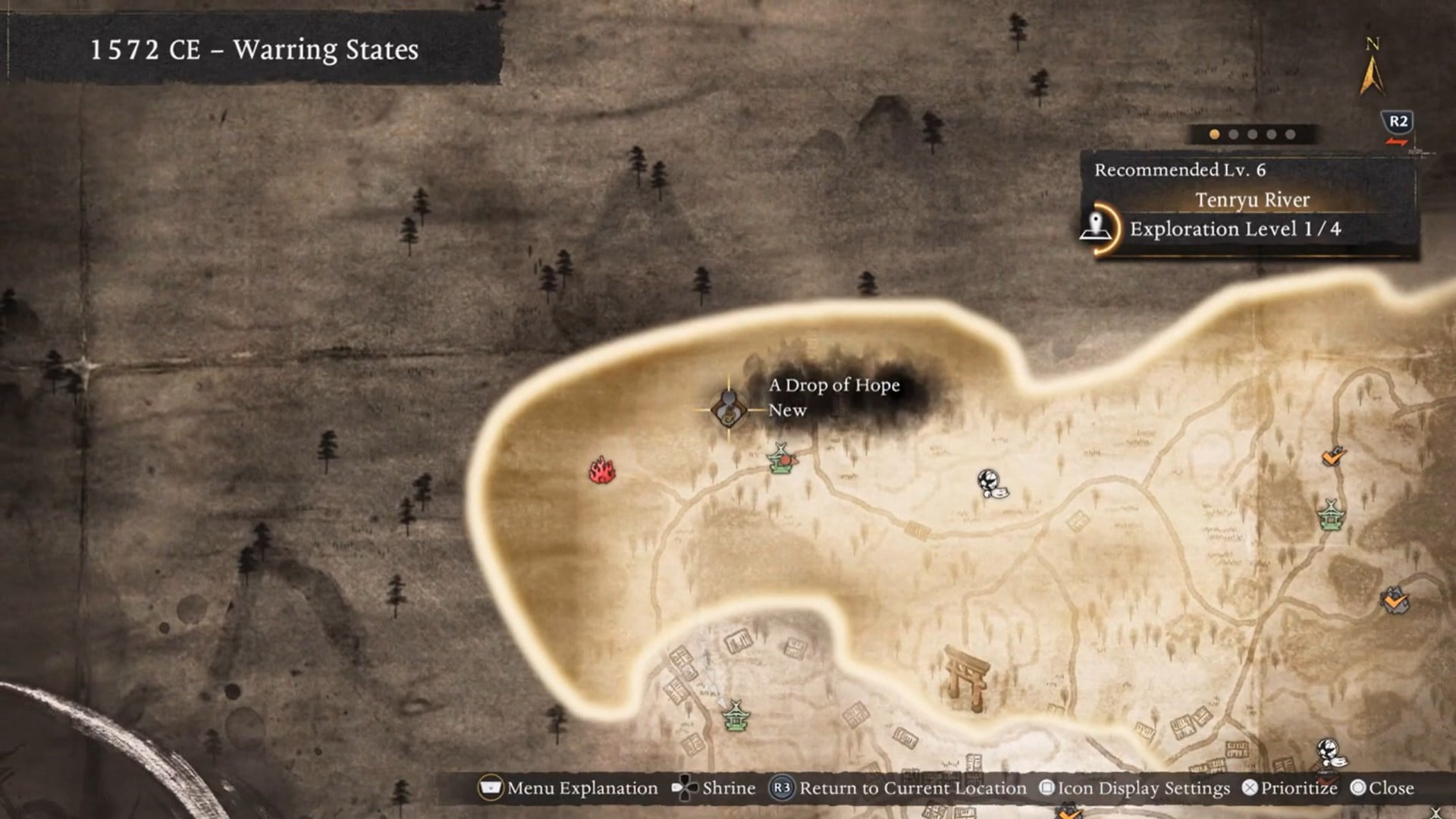This screenshot has height=819, width=1456.
Task: Click the R2 badge to switch map pages
Action: (x=1398, y=123)
